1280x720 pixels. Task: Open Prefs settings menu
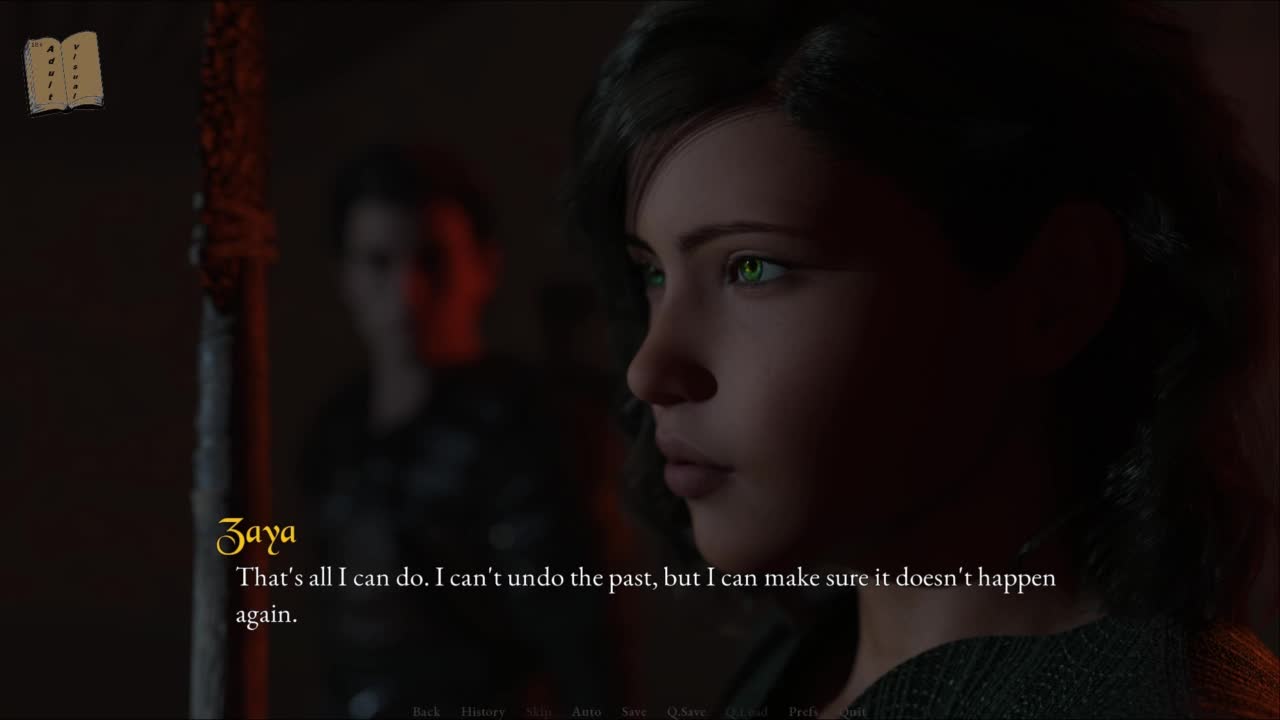point(803,711)
